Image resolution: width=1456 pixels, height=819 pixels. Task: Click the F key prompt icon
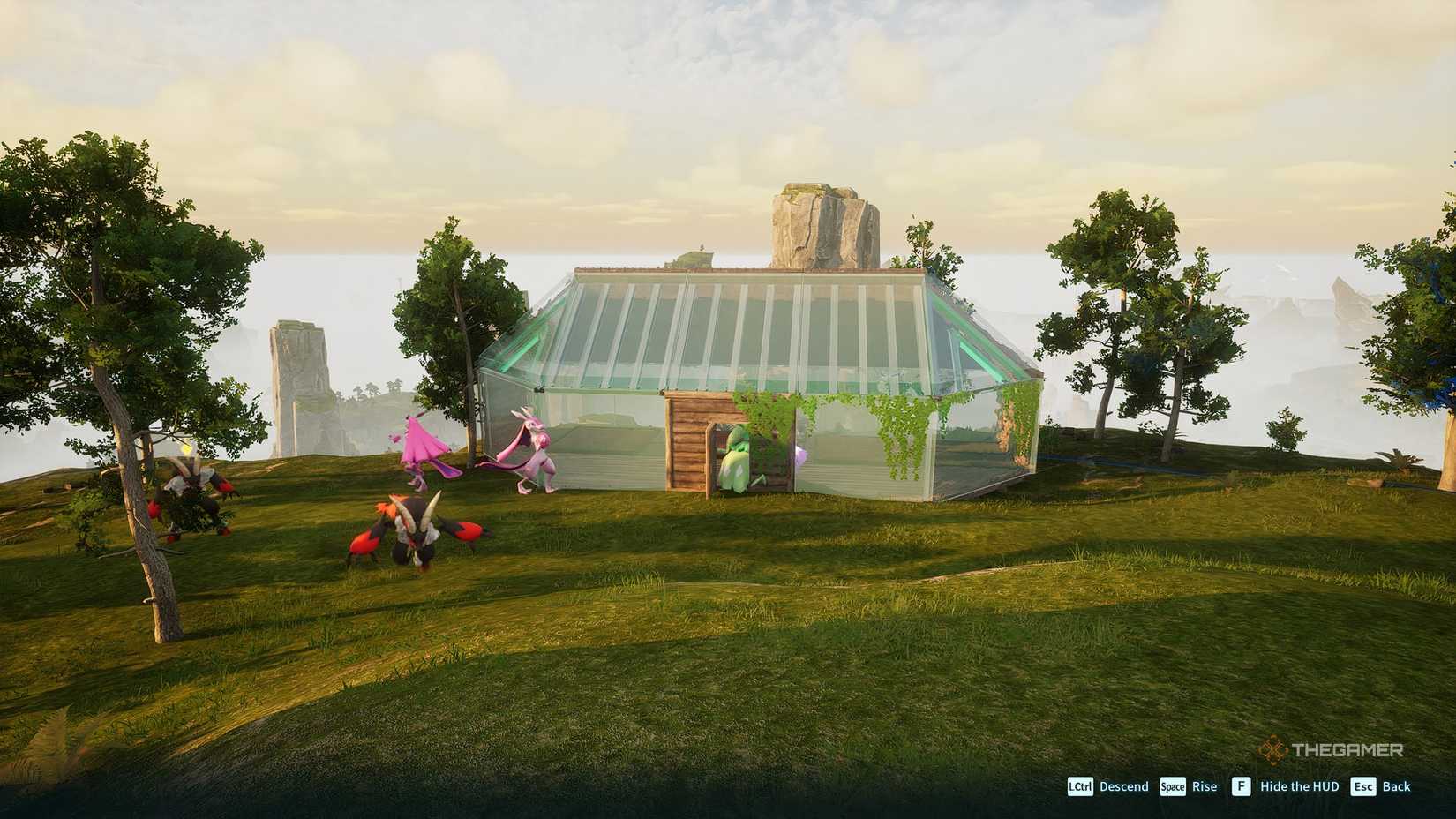pyautogui.click(x=1241, y=786)
